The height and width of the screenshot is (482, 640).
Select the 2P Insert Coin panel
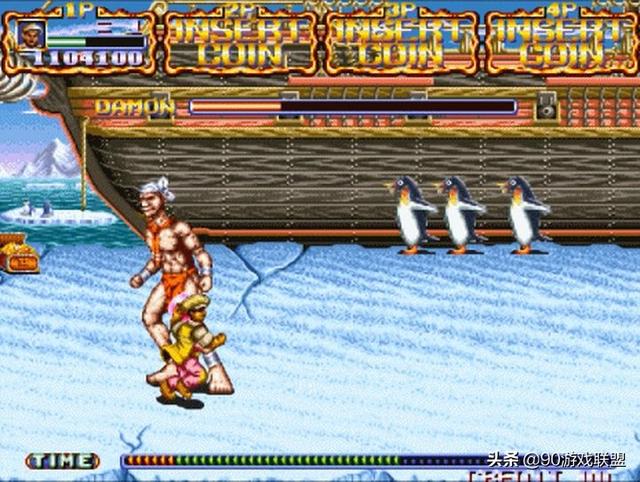(239, 42)
